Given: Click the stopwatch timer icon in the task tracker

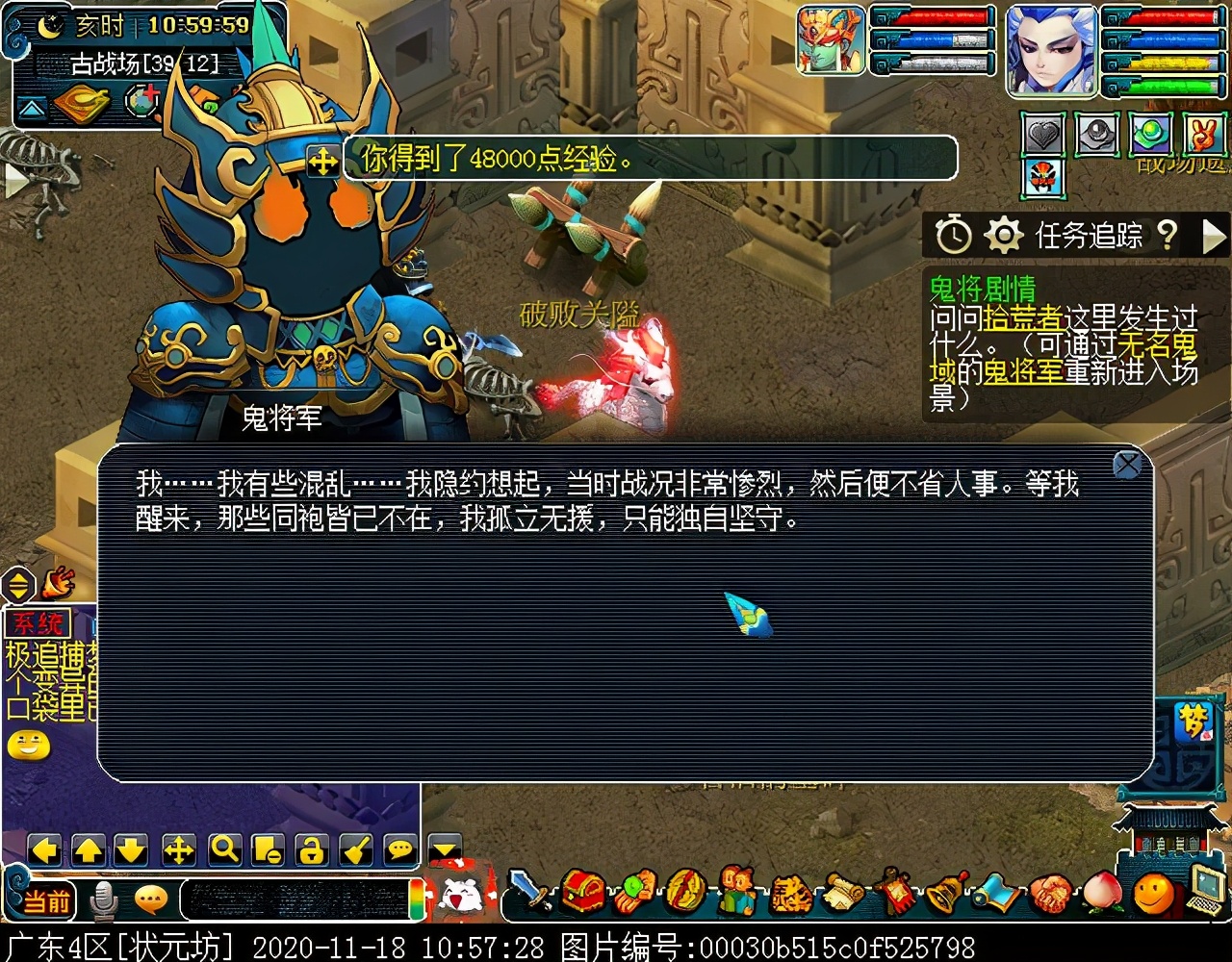Looking at the screenshot, I should [953, 234].
